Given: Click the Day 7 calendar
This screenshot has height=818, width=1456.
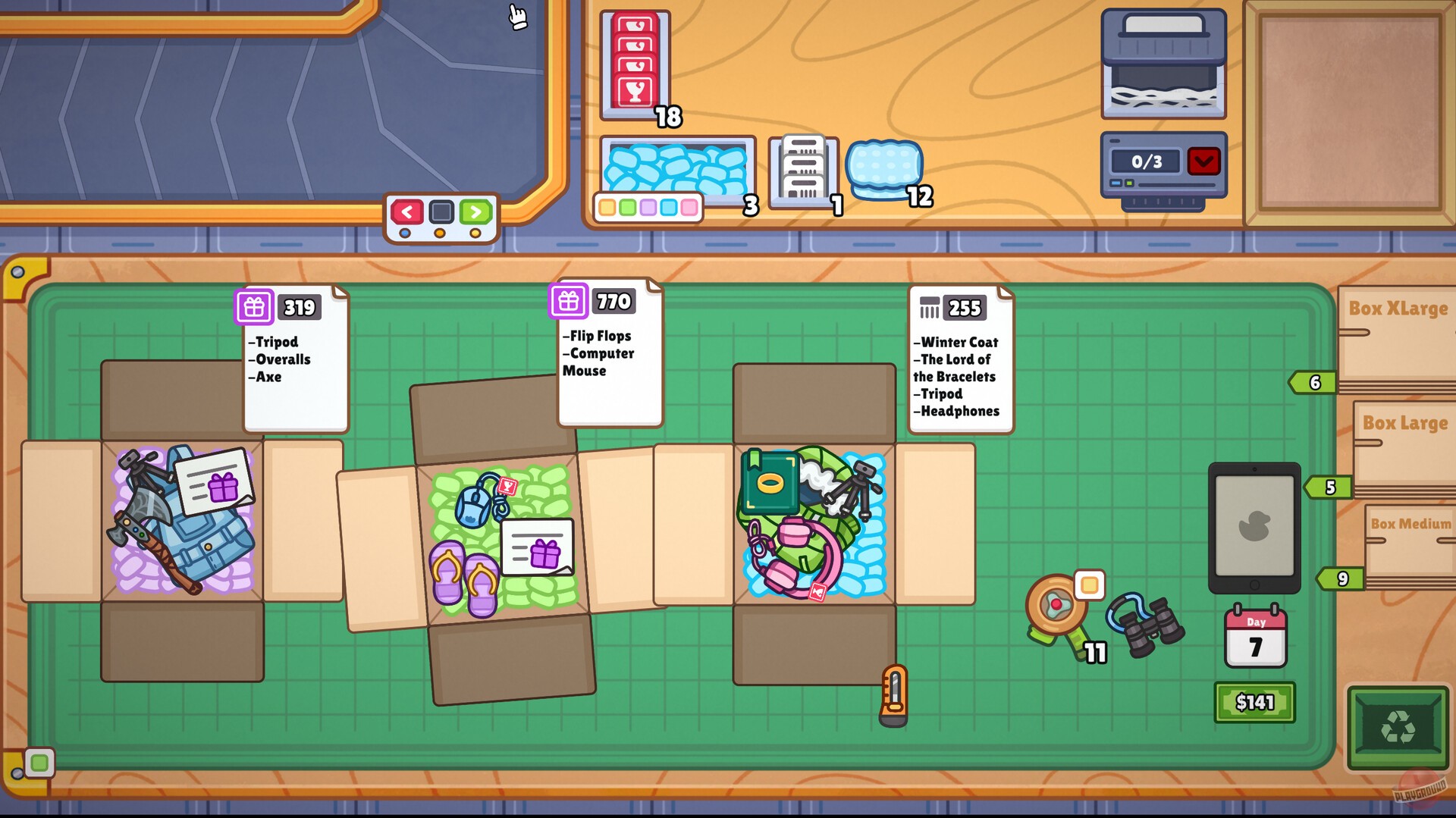Looking at the screenshot, I should pos(1255,637).
